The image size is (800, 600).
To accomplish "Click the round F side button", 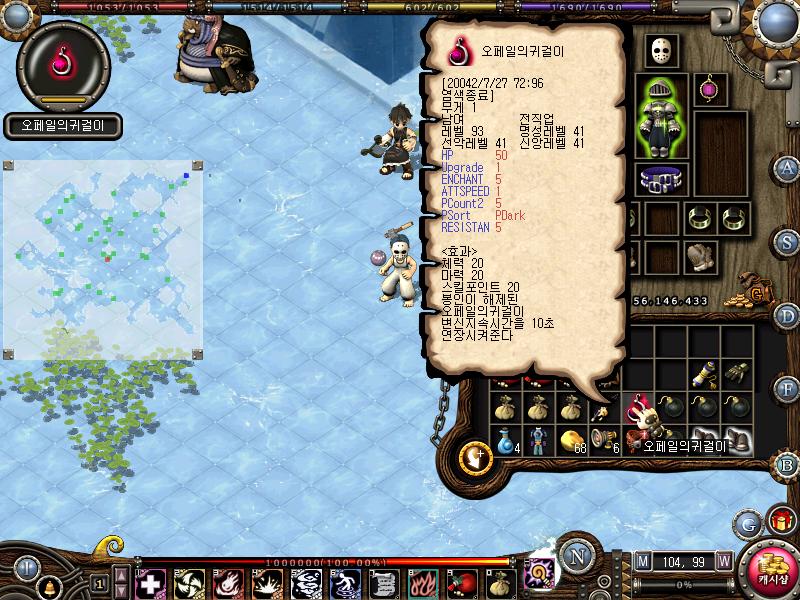I will [787, 388].
